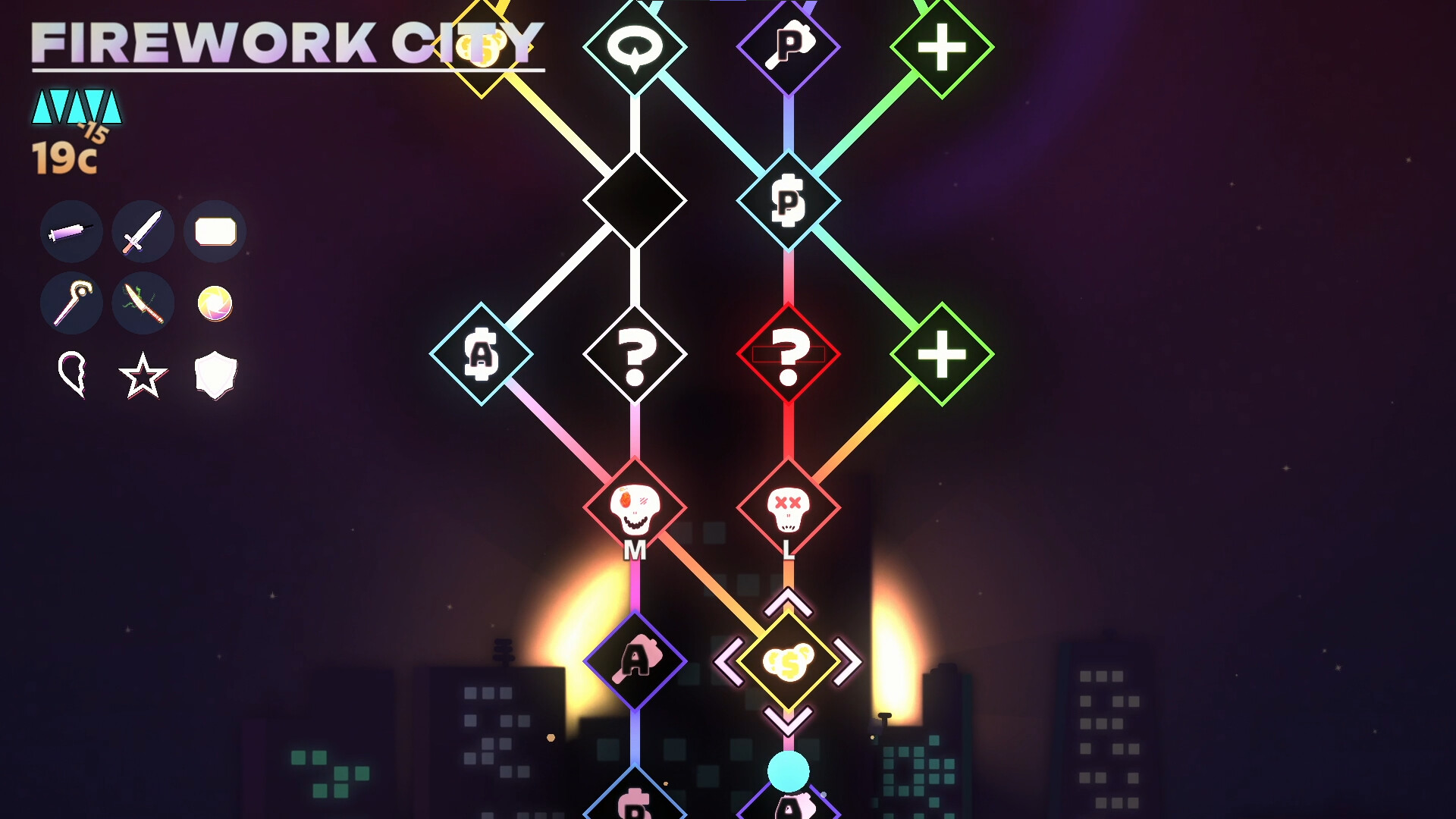The width and height of the screenshot is (1456, 819).
Task: Select the $A shop node on the left
Action: pyautogui.click(x=482, y=354)
